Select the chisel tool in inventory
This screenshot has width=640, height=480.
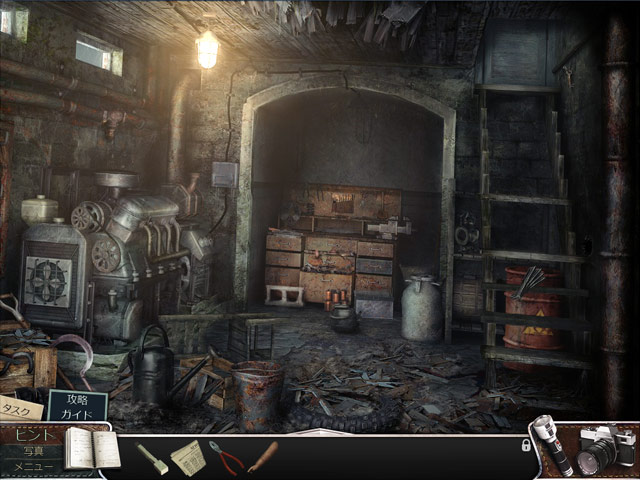point(151,457)
